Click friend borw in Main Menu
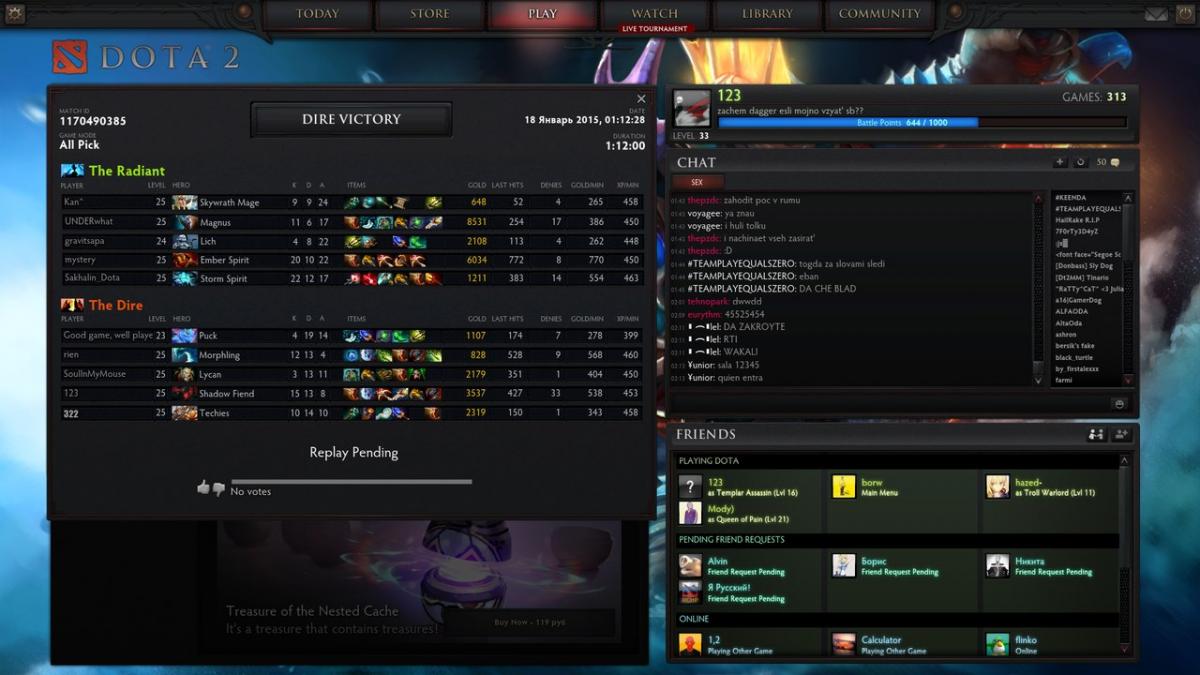 [x=872, y=487]
